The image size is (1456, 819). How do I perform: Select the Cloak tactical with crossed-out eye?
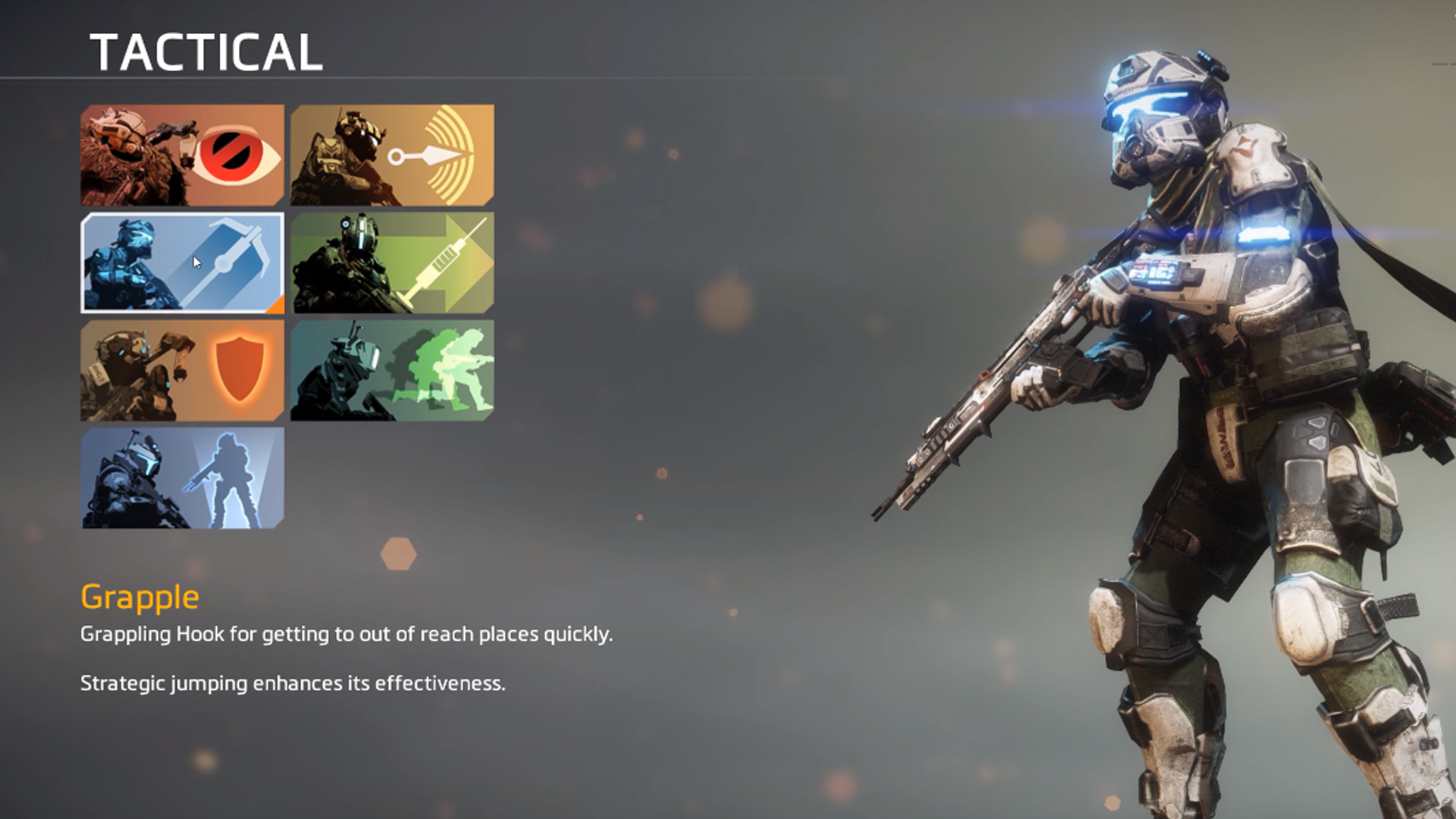[182, 155]
